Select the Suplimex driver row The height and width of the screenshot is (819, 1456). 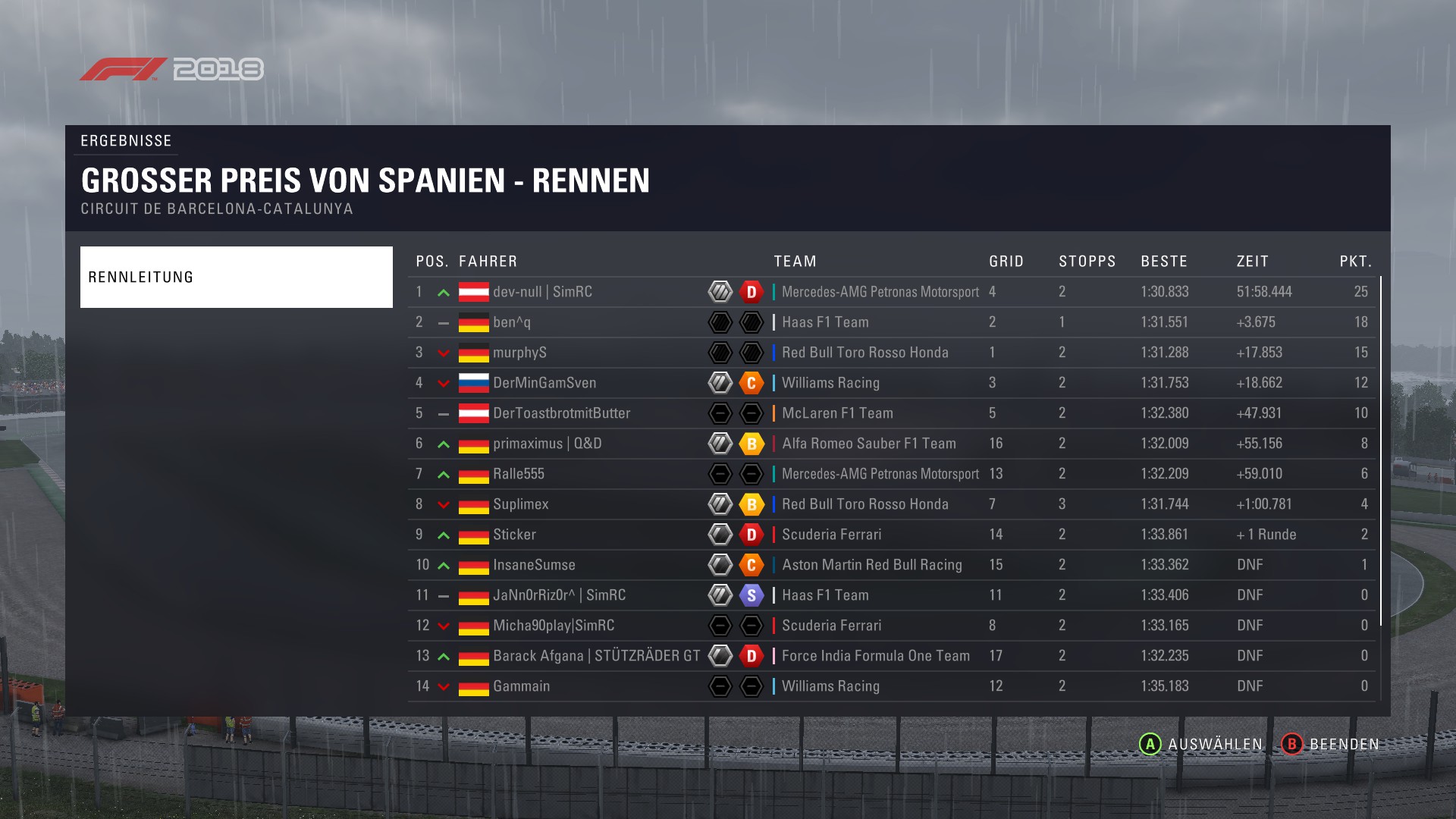pos(520,504)
